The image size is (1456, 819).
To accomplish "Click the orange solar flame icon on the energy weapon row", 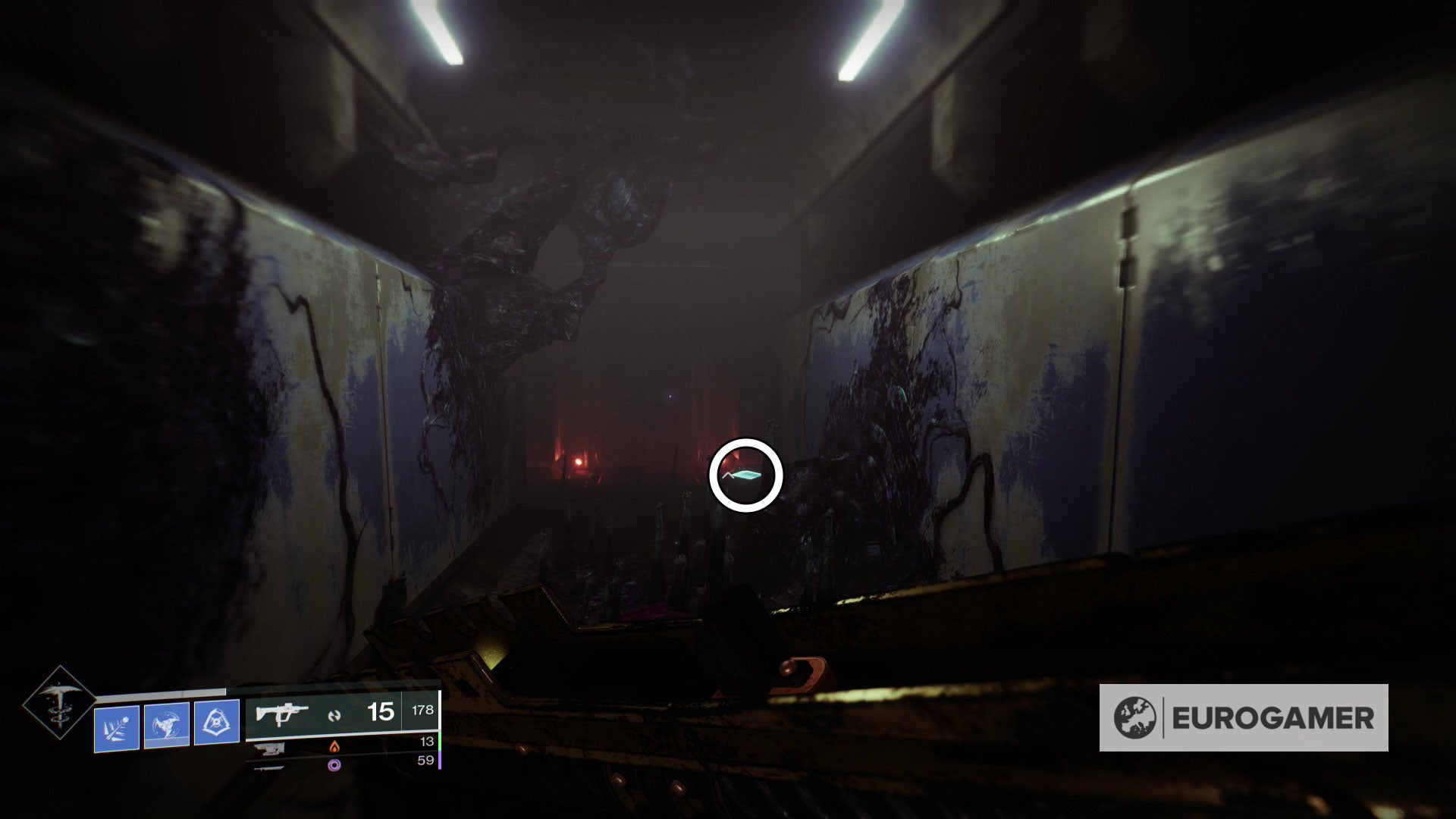I will coord(334,748).
